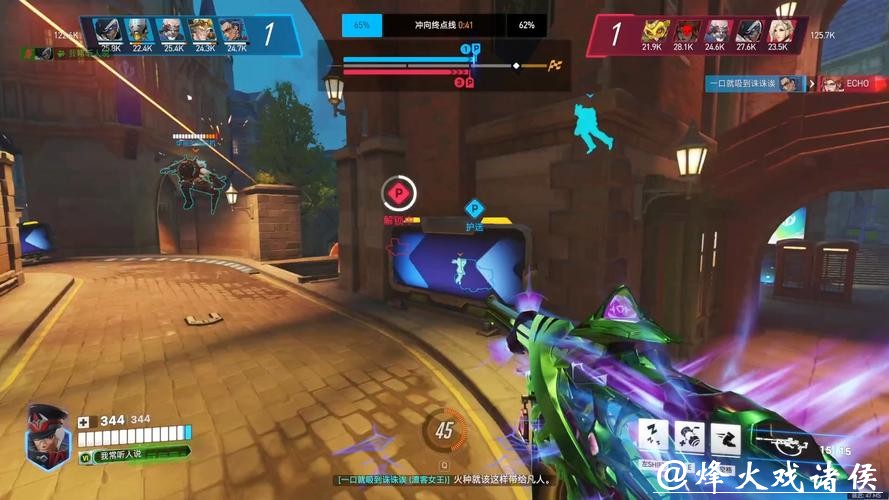Select the enemy portrait labeled 21.9K
The height and width of the screenshot is (500, 889).
coord(653,30)
